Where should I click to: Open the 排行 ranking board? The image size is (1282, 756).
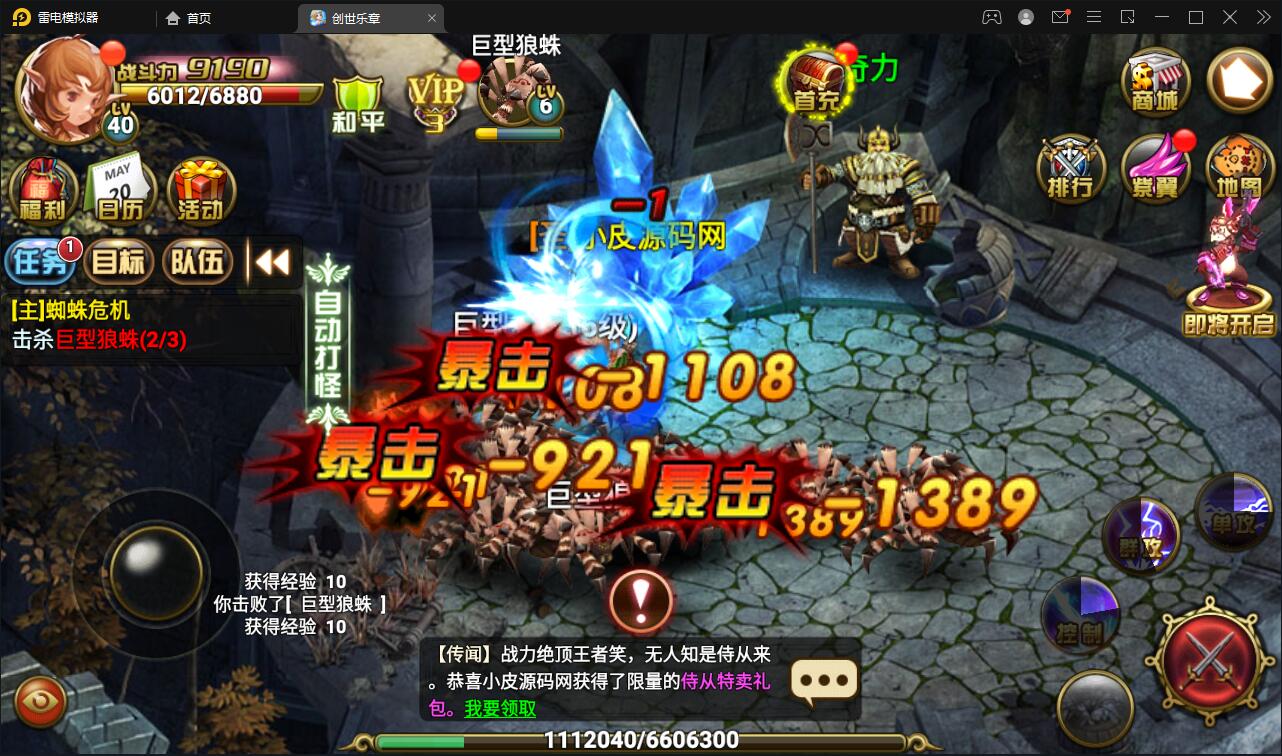point(1070,172)
